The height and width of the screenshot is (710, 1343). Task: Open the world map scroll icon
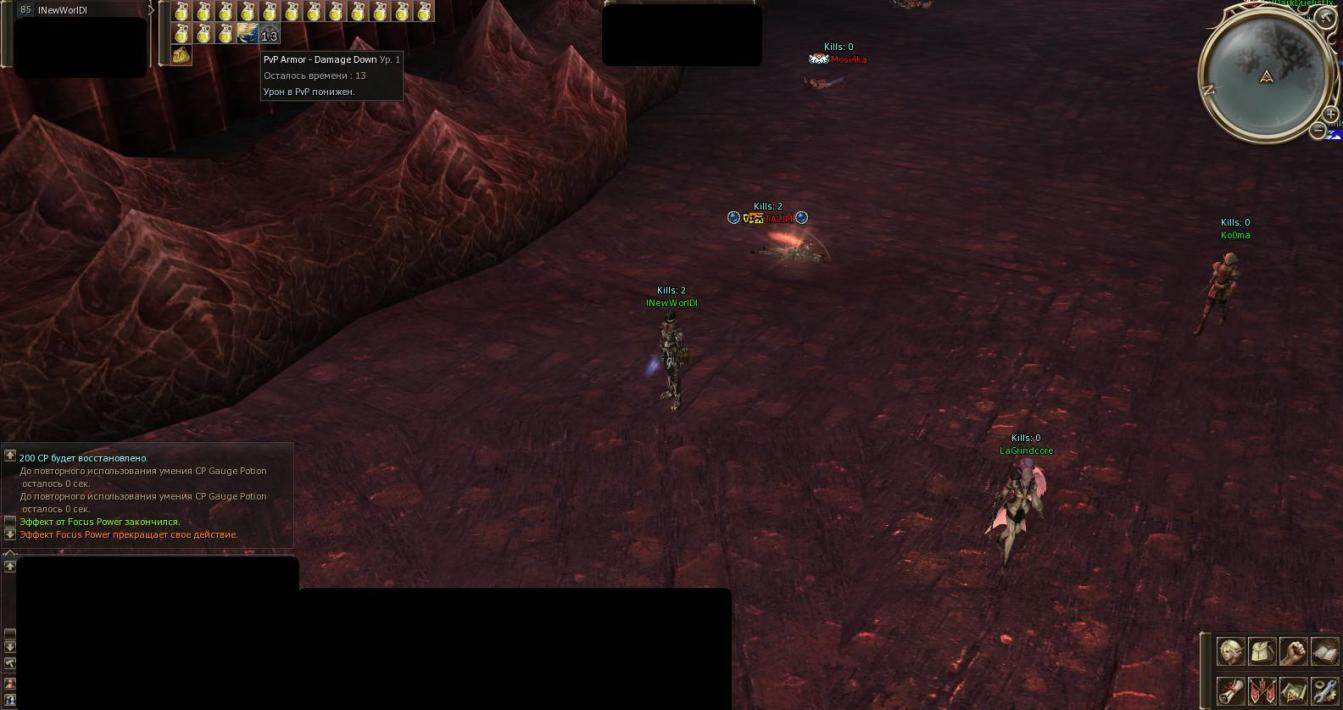click(1293, 690)
